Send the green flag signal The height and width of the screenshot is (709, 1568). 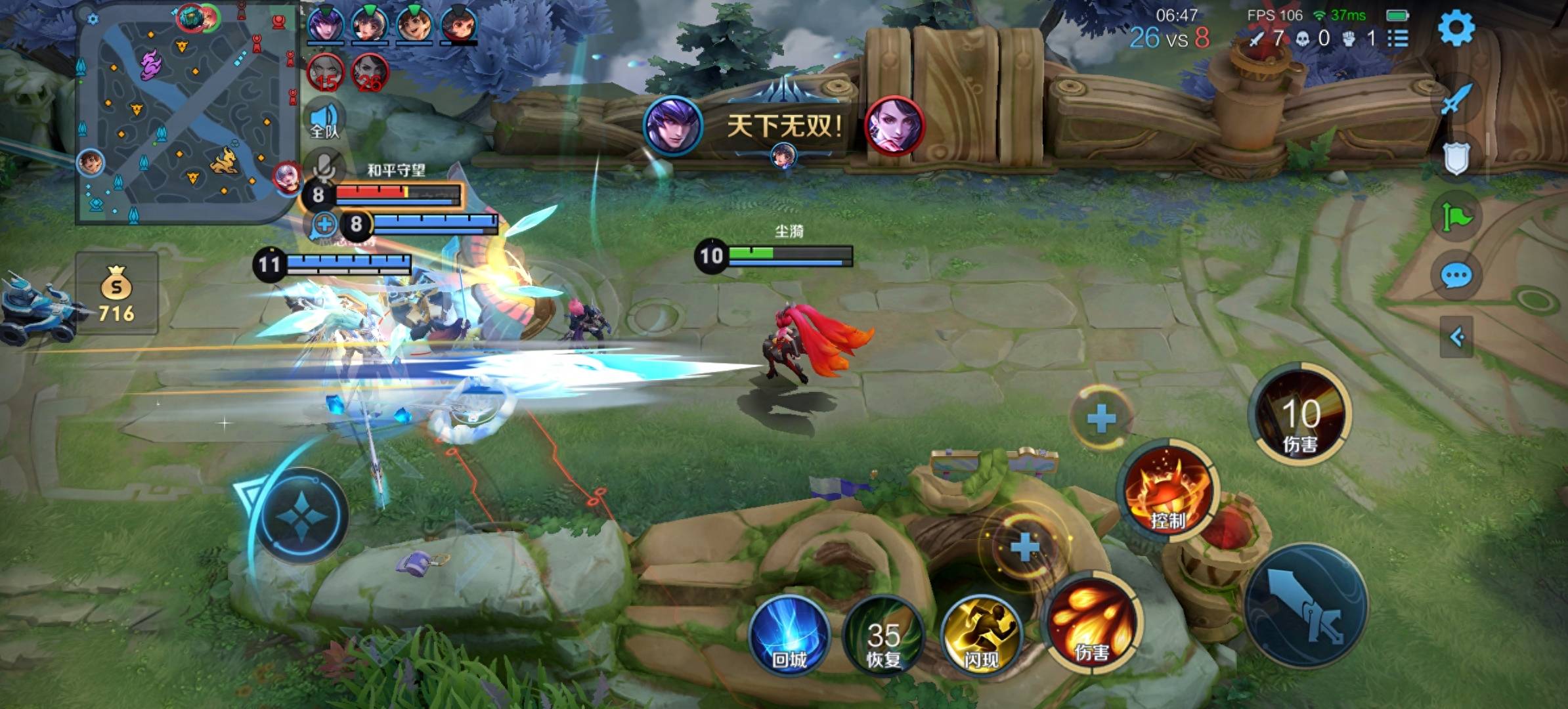click(x=1456, y=217)
